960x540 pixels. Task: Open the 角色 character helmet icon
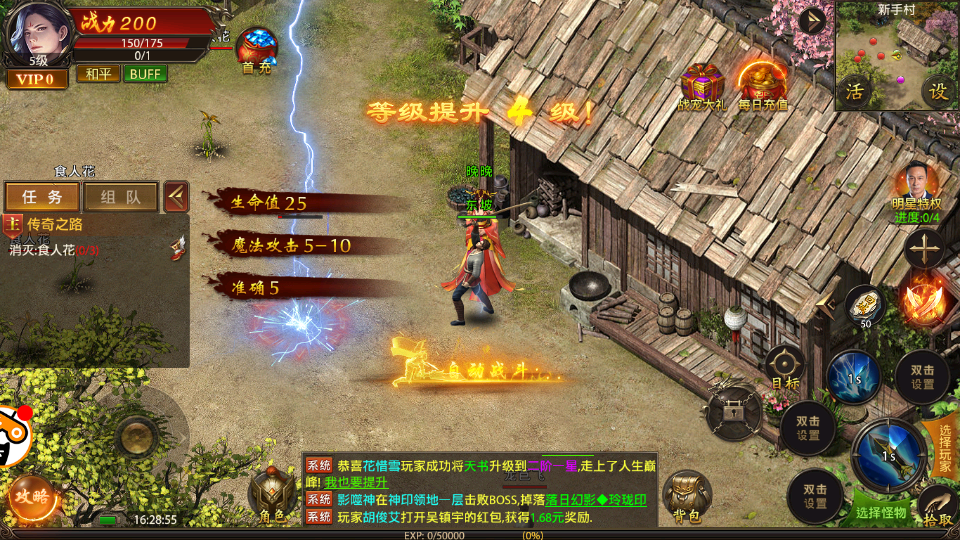tap(271, 493)
